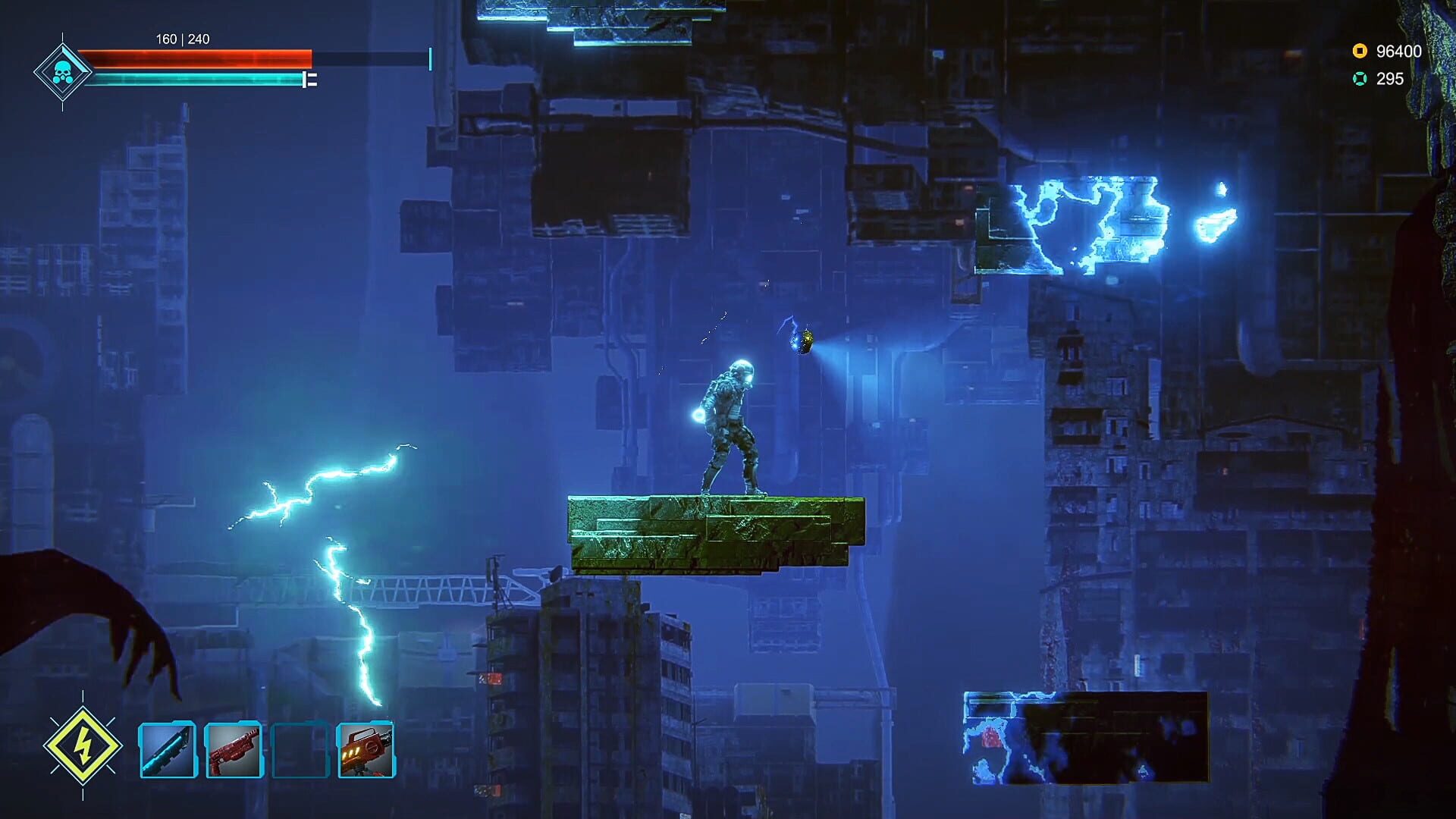The width and height of the screenshot is (1456, 819).
Task: Activate the yellow lightning bolt ability
Action: point(83,745)
